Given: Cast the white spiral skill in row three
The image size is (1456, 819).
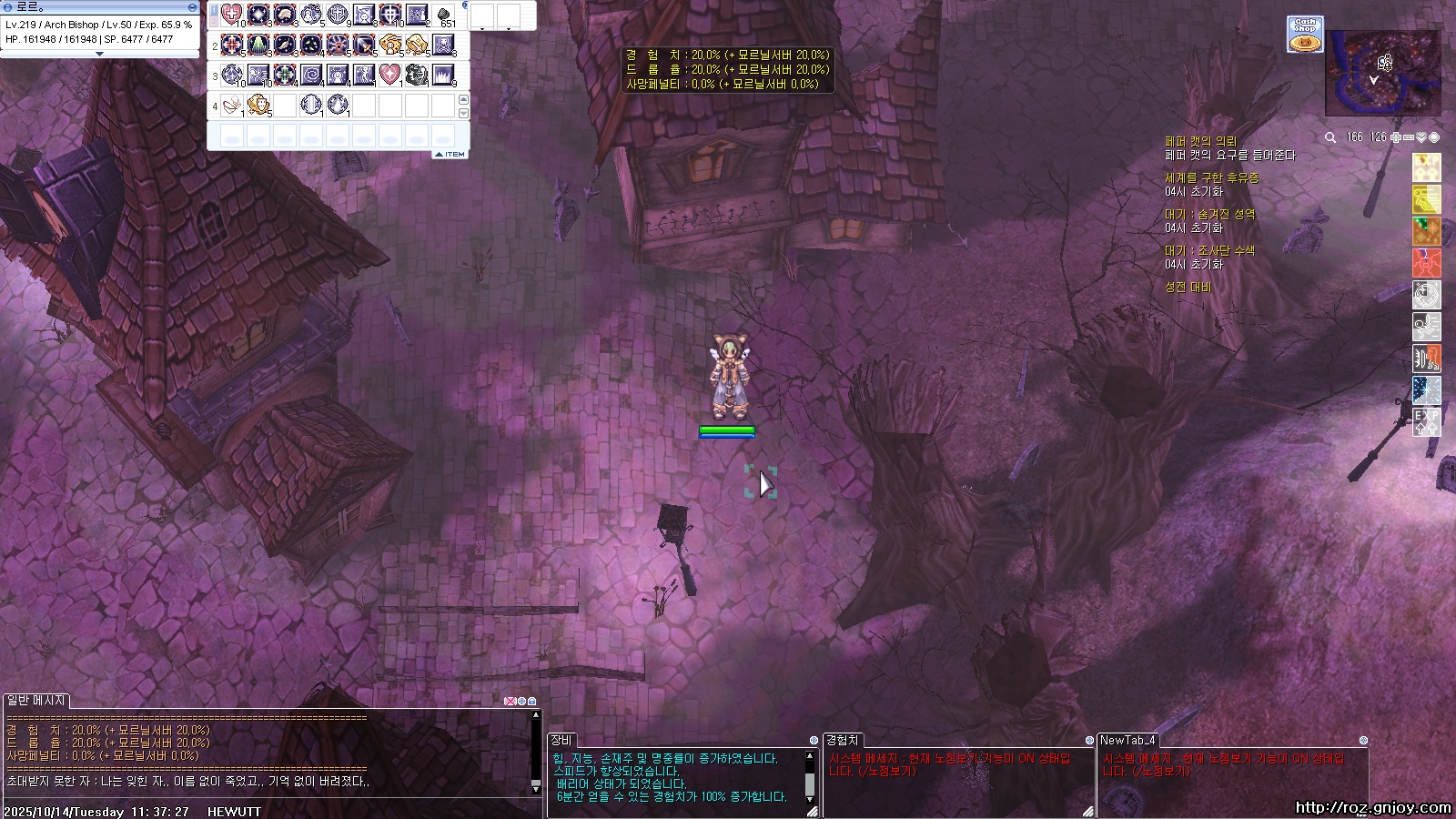Looking at the screenshot, I should [x=311, y=75].
